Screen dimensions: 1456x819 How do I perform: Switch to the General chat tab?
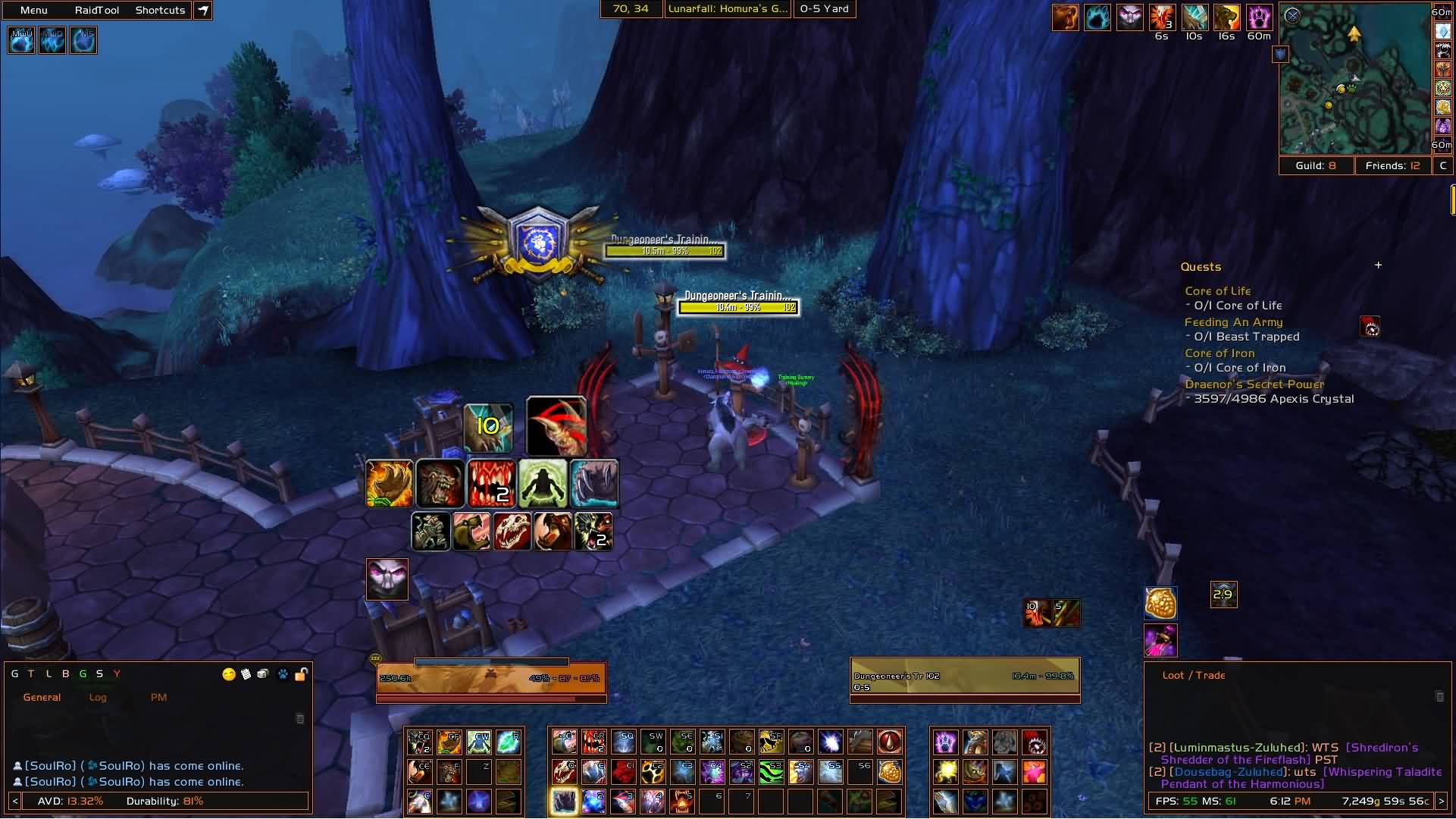click(42, 697)
